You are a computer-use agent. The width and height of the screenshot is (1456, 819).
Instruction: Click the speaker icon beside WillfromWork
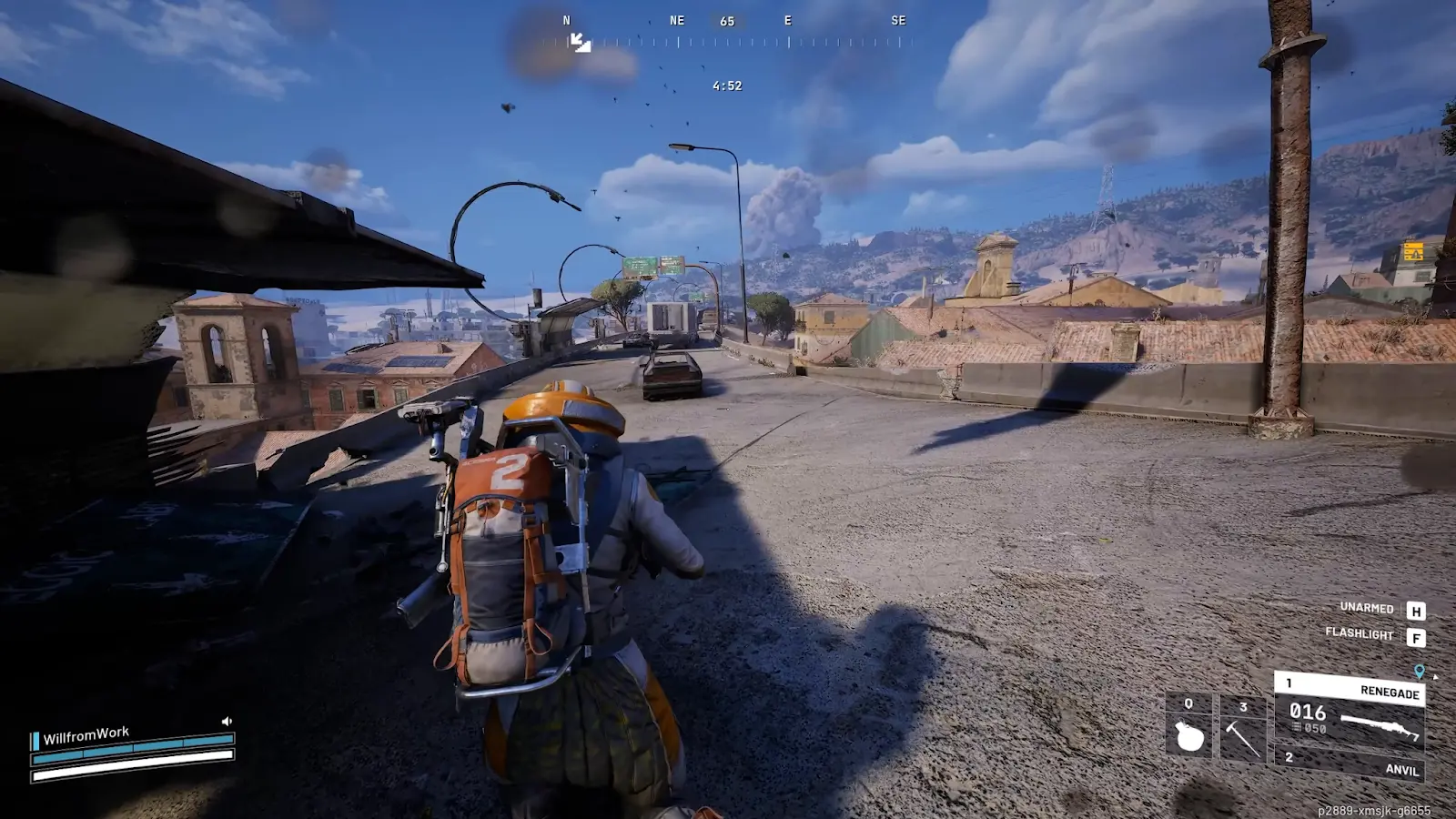pyautogui.click(x=227, y=721)
